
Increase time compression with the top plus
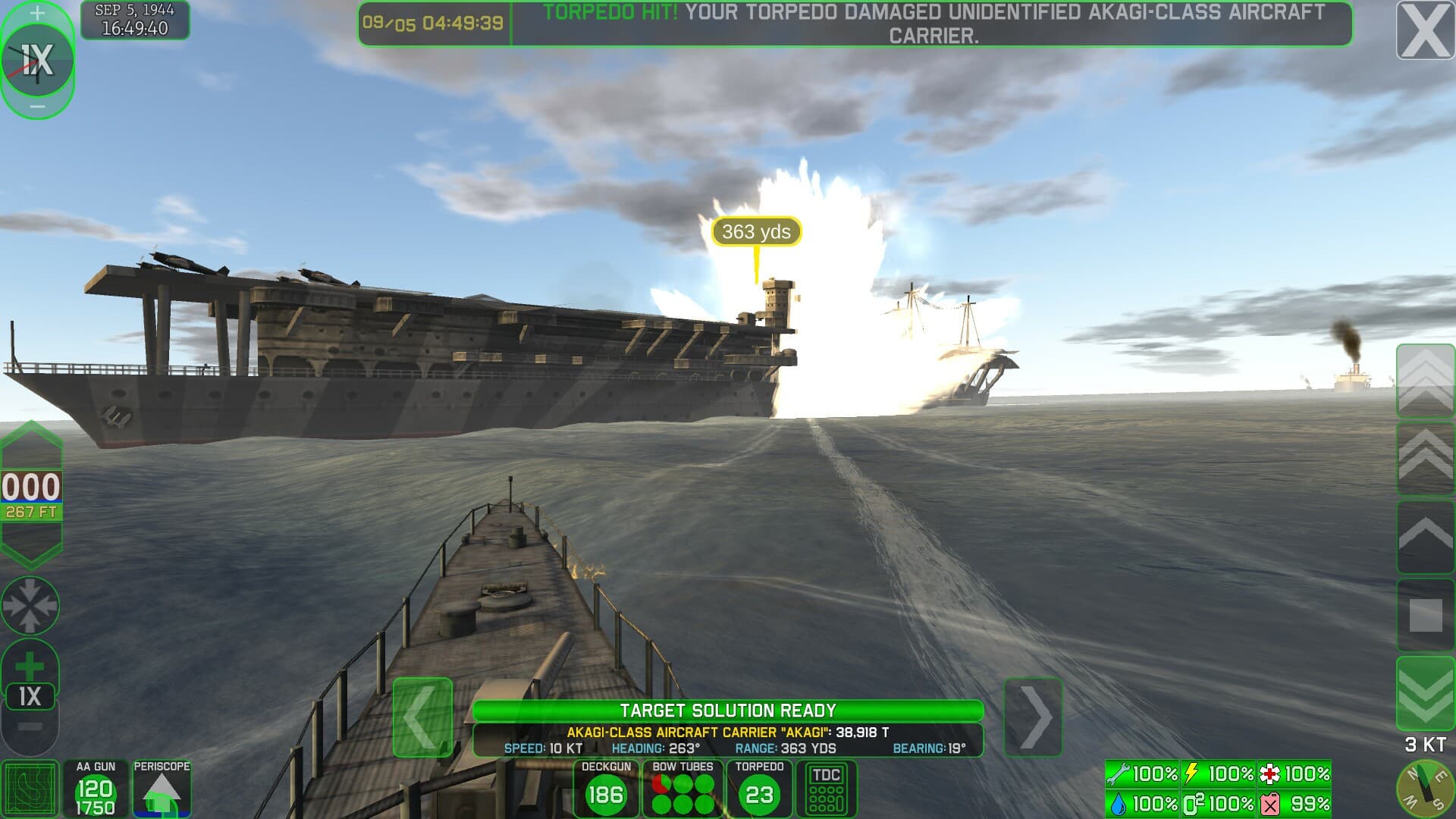37,13
